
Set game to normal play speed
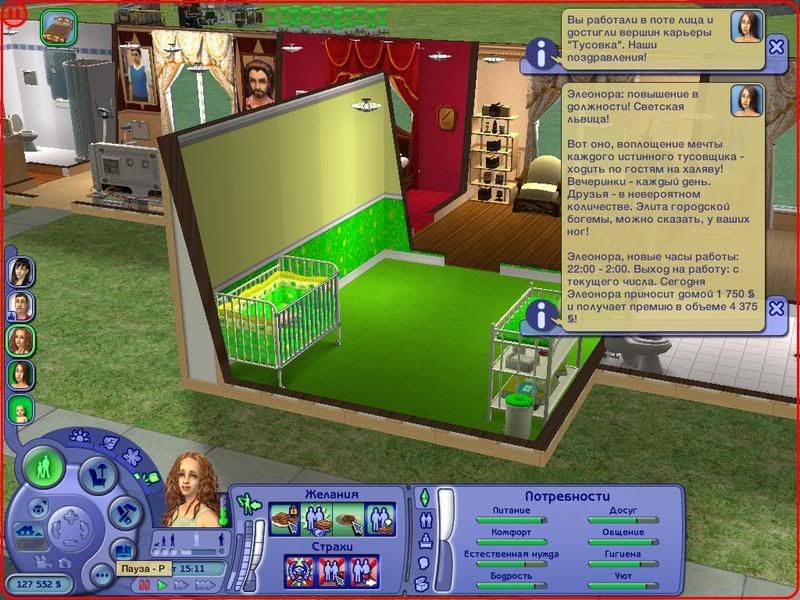(163, 586)
